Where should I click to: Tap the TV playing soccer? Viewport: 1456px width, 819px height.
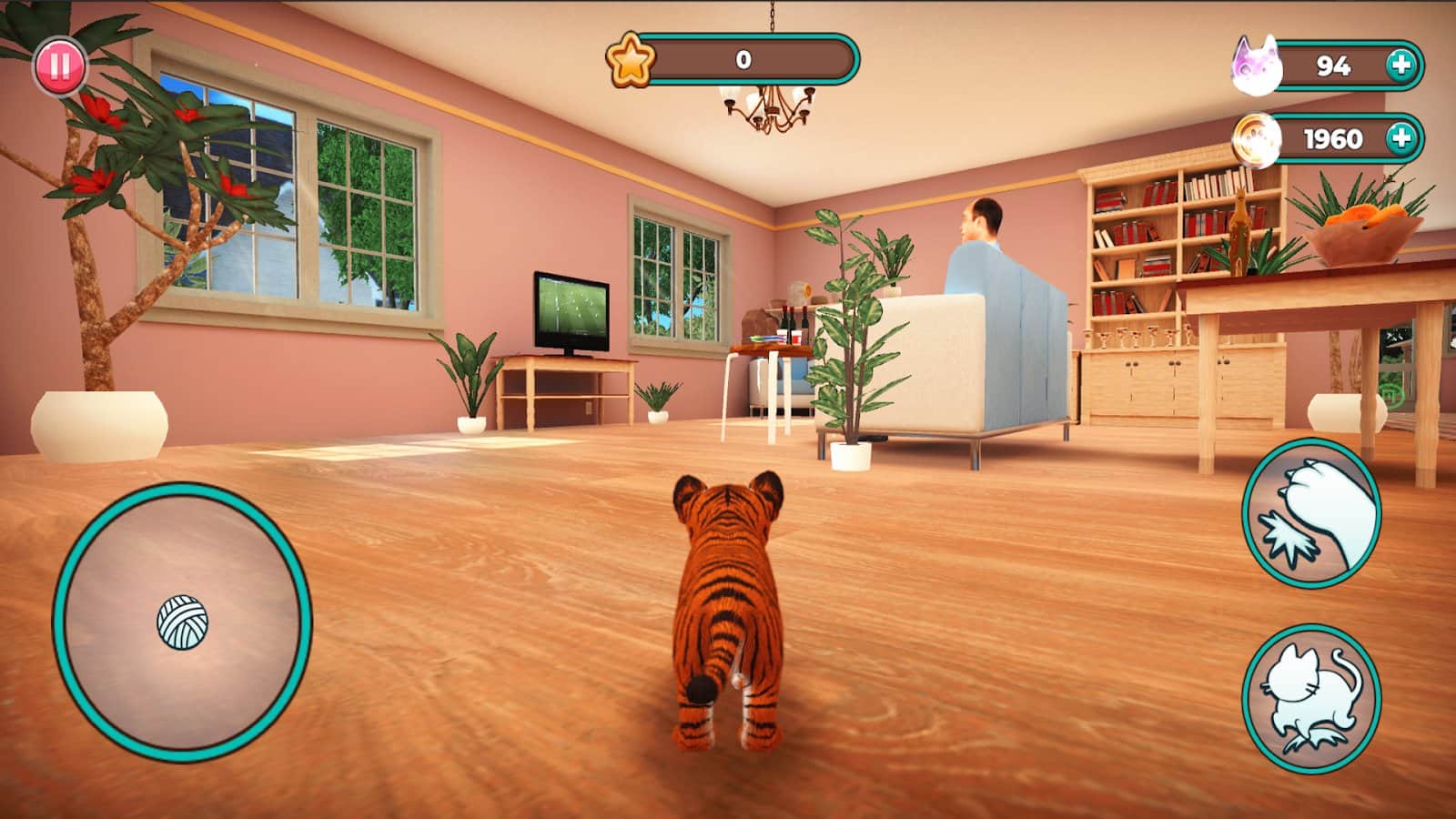[569, 309]
